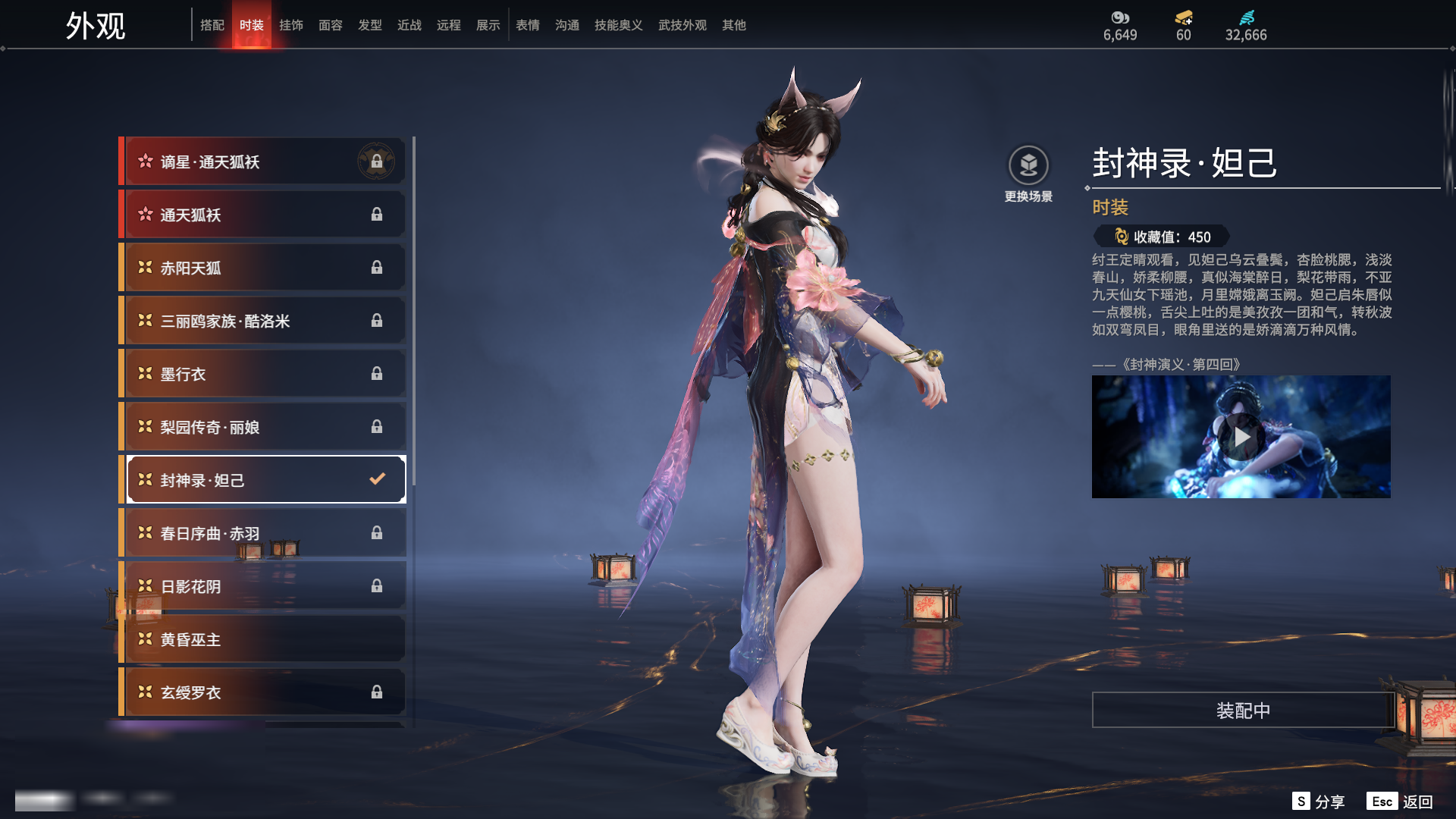Play the 妲己 outfit preview video
The image size is (1456, 819).
(x=1241, y=437)
